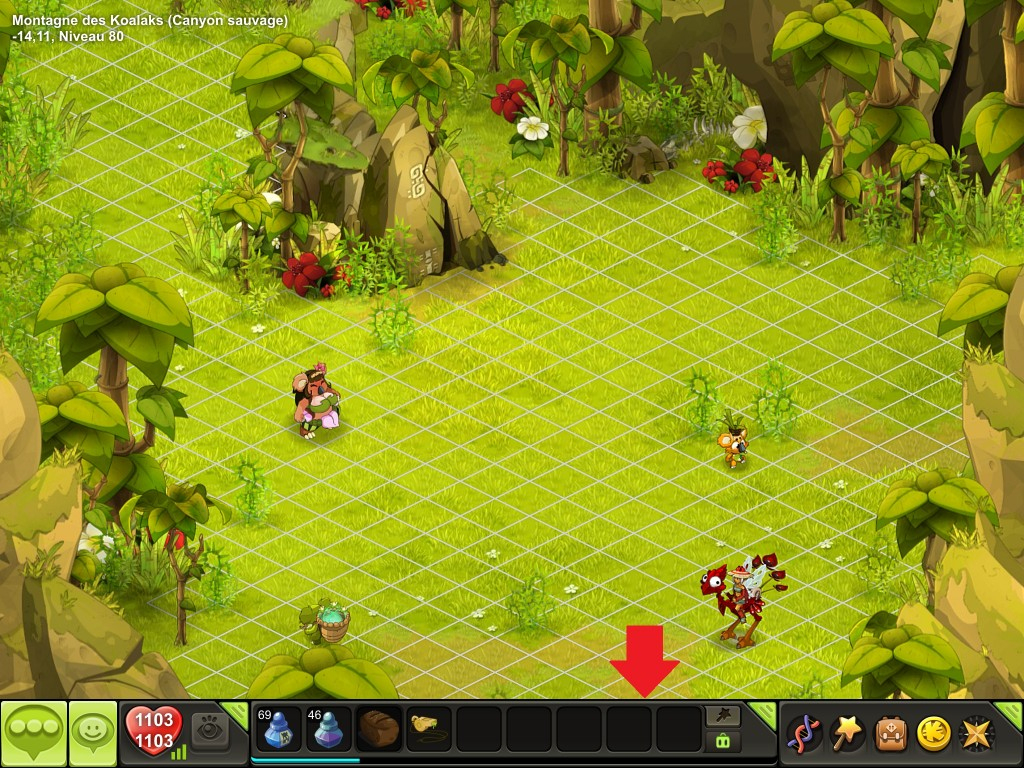Switch shortcut bar to green items bag tab
The image size is (1024, 768).
(x=723, y=741)
